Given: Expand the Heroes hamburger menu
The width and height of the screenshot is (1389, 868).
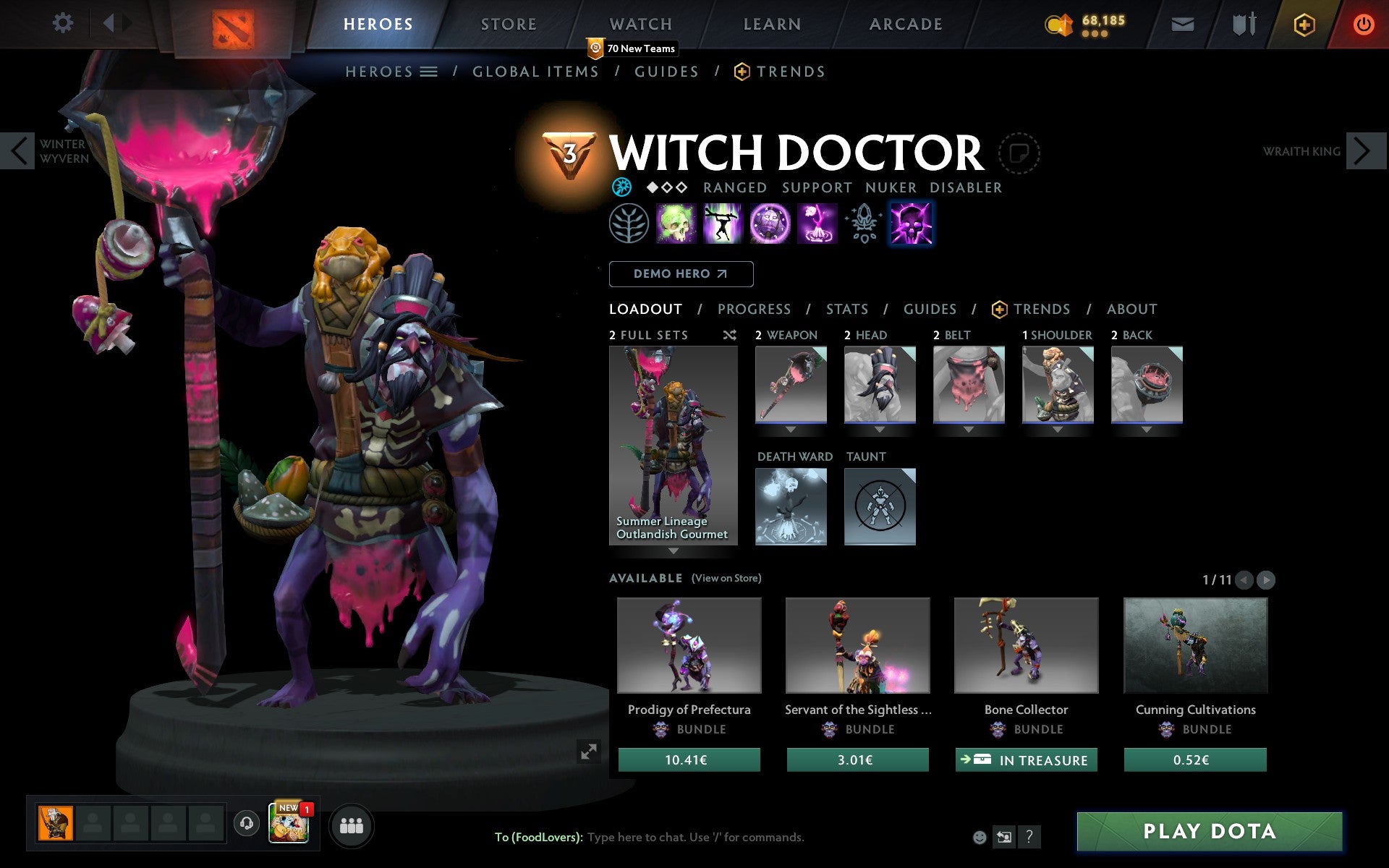Looking at the screenshot, I should coord(428,72).
